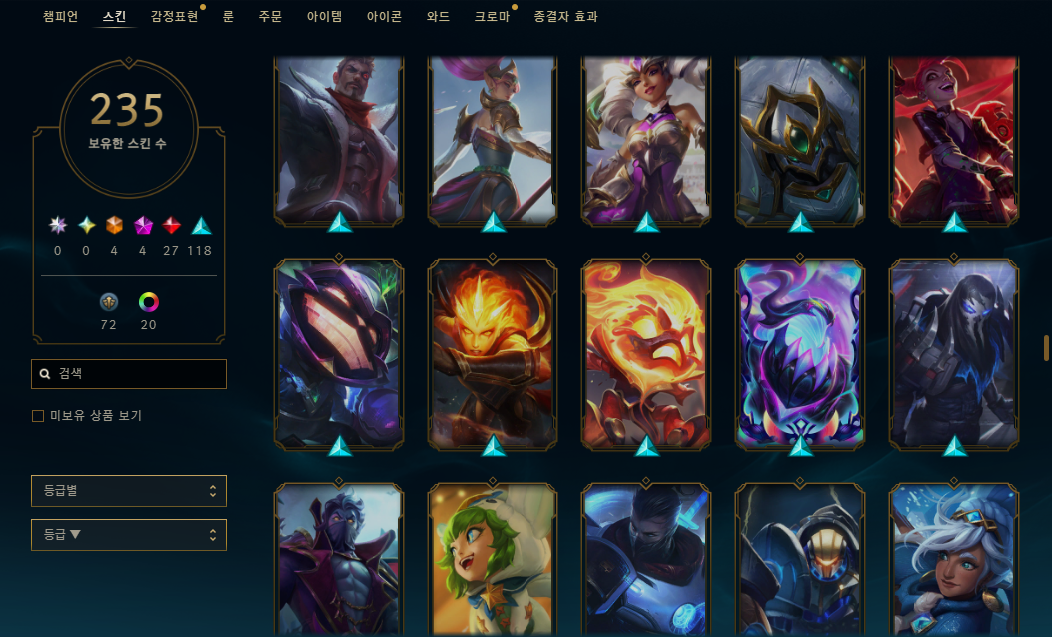Screen dimensions: 1052x637
Task: Open the 아이템 tab
Action: (324, 17)
